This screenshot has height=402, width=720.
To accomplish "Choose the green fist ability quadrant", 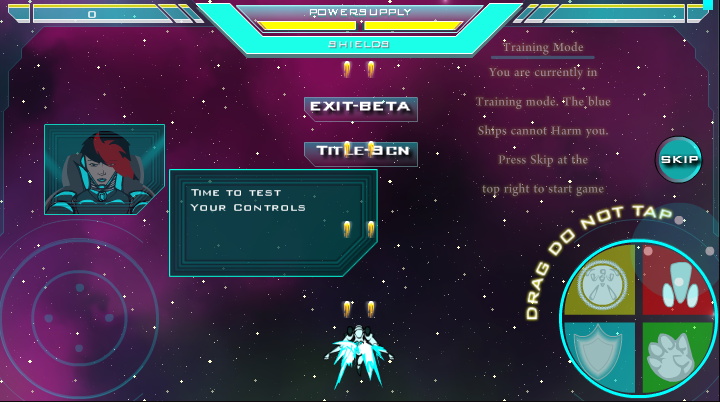I will tap(674, 356).
